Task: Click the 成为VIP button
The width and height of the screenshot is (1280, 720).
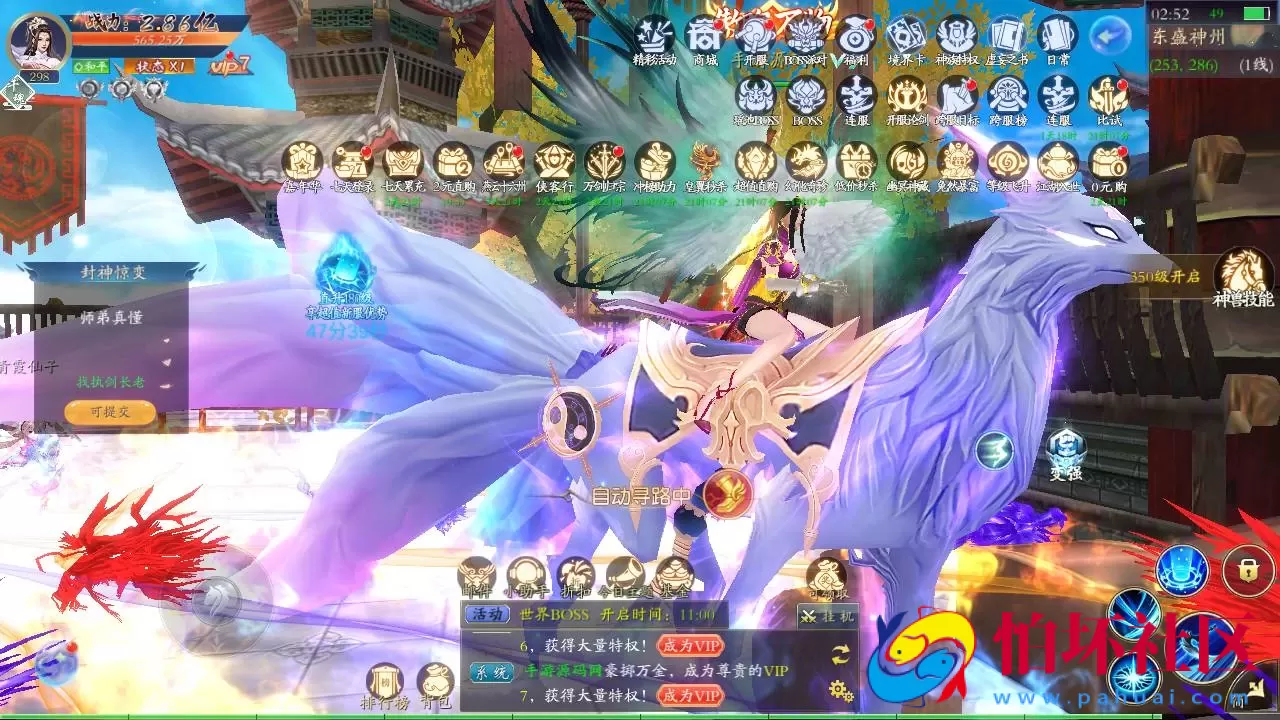Action: (692, 645)
